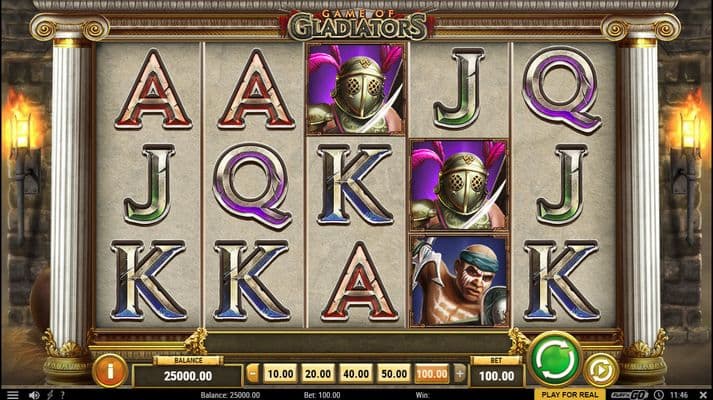The width and height of the screenshot is (713, 400).
Task: Select the 10.00 bet amount
Action: 281,374
